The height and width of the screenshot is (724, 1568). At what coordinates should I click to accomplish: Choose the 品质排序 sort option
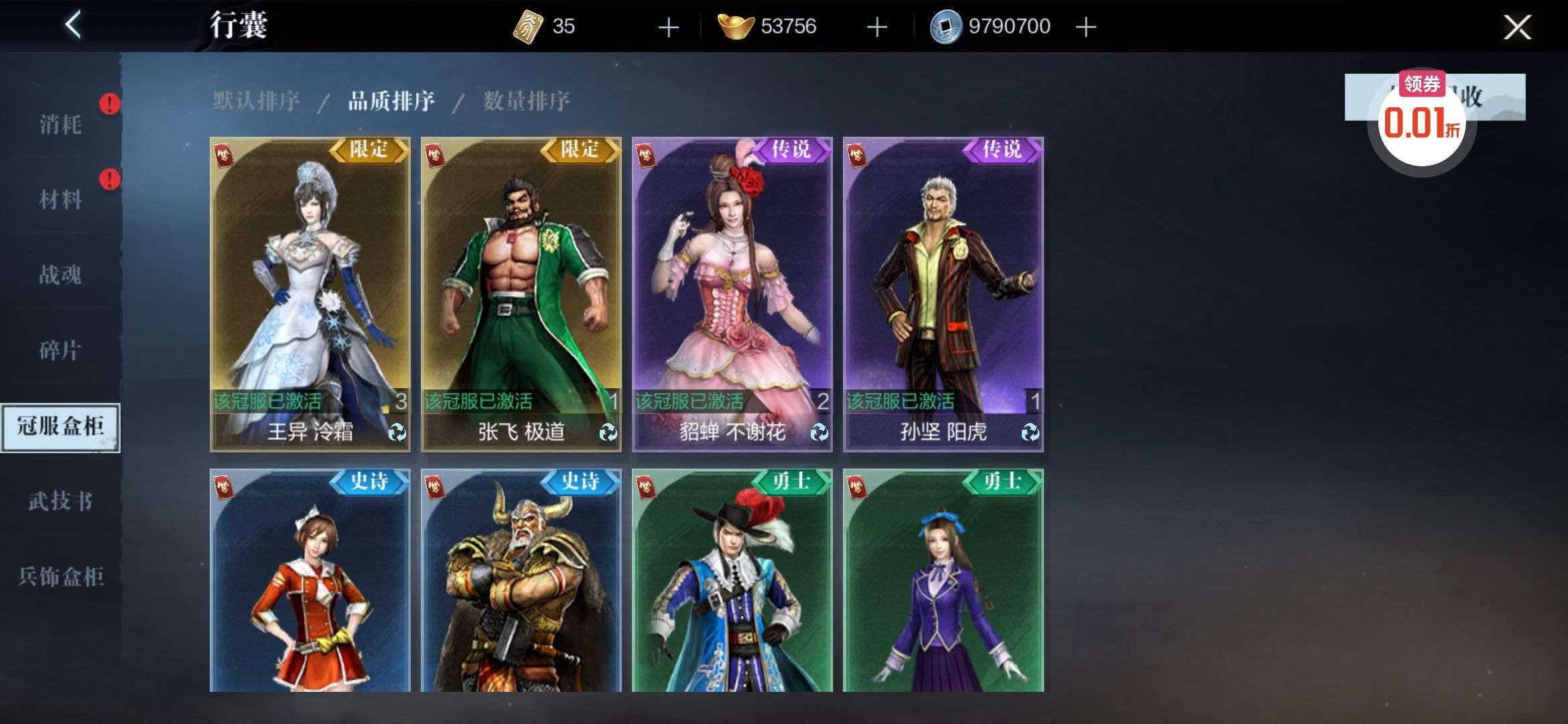[391, 101]
